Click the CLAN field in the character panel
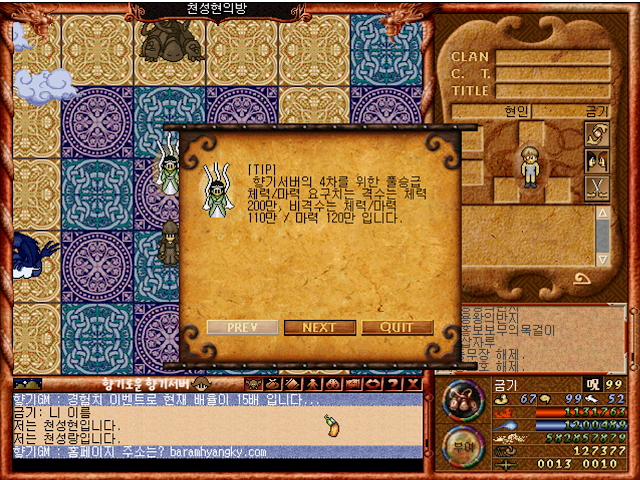The width and height of the screenshot is (640, 480). tap(553, 57)
